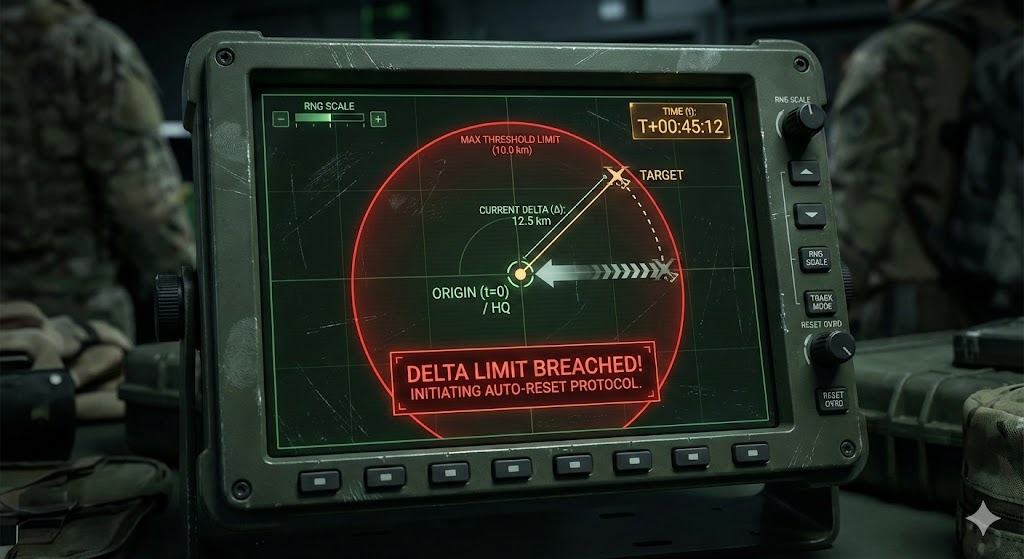Activate the RNG SCALE bezel button
The image size is (1024, 559).
click(815, 258)
